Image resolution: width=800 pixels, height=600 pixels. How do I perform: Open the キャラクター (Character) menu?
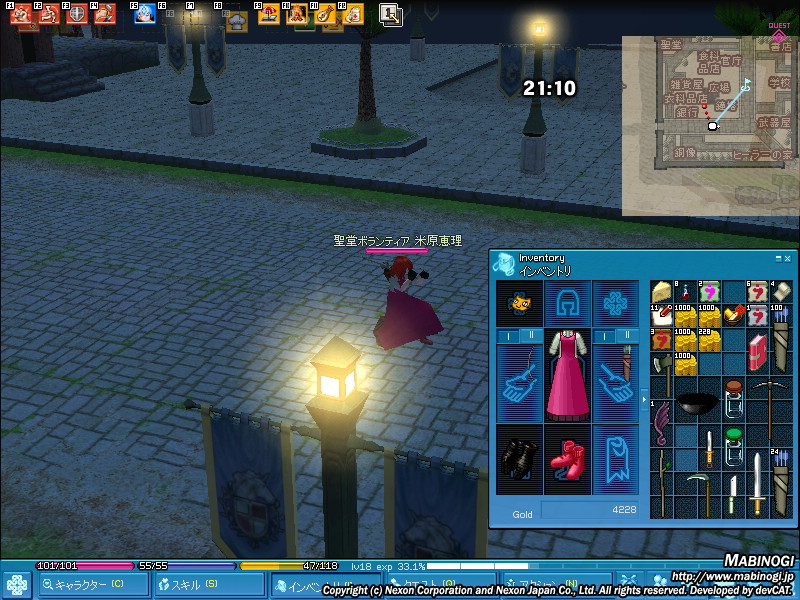pyautogui.click(x=86, y=585)
